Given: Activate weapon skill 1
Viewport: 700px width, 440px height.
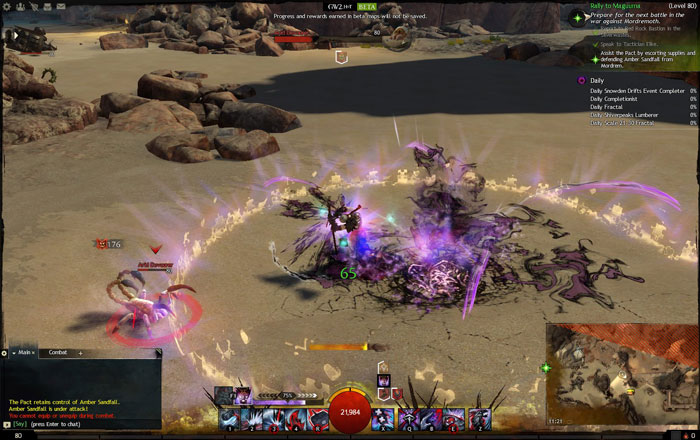Looking at the screenshot, I should coord(230,420).
